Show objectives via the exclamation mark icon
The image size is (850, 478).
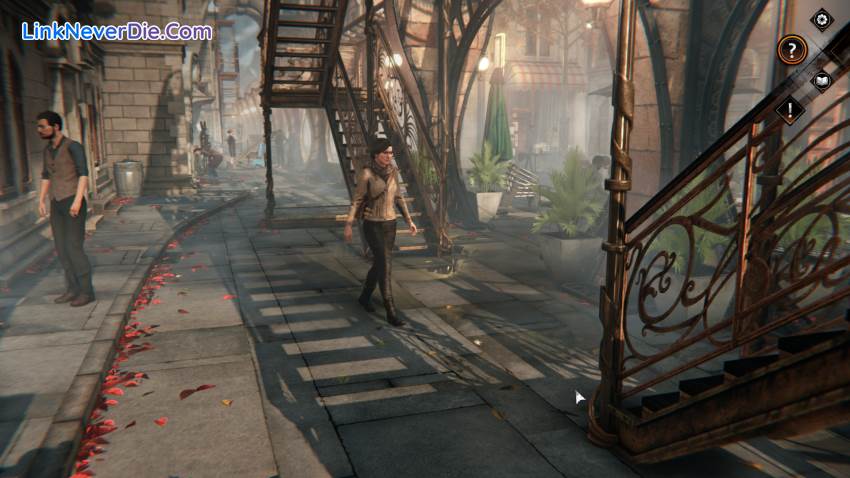pyautogui.click(x=790, y=109)
